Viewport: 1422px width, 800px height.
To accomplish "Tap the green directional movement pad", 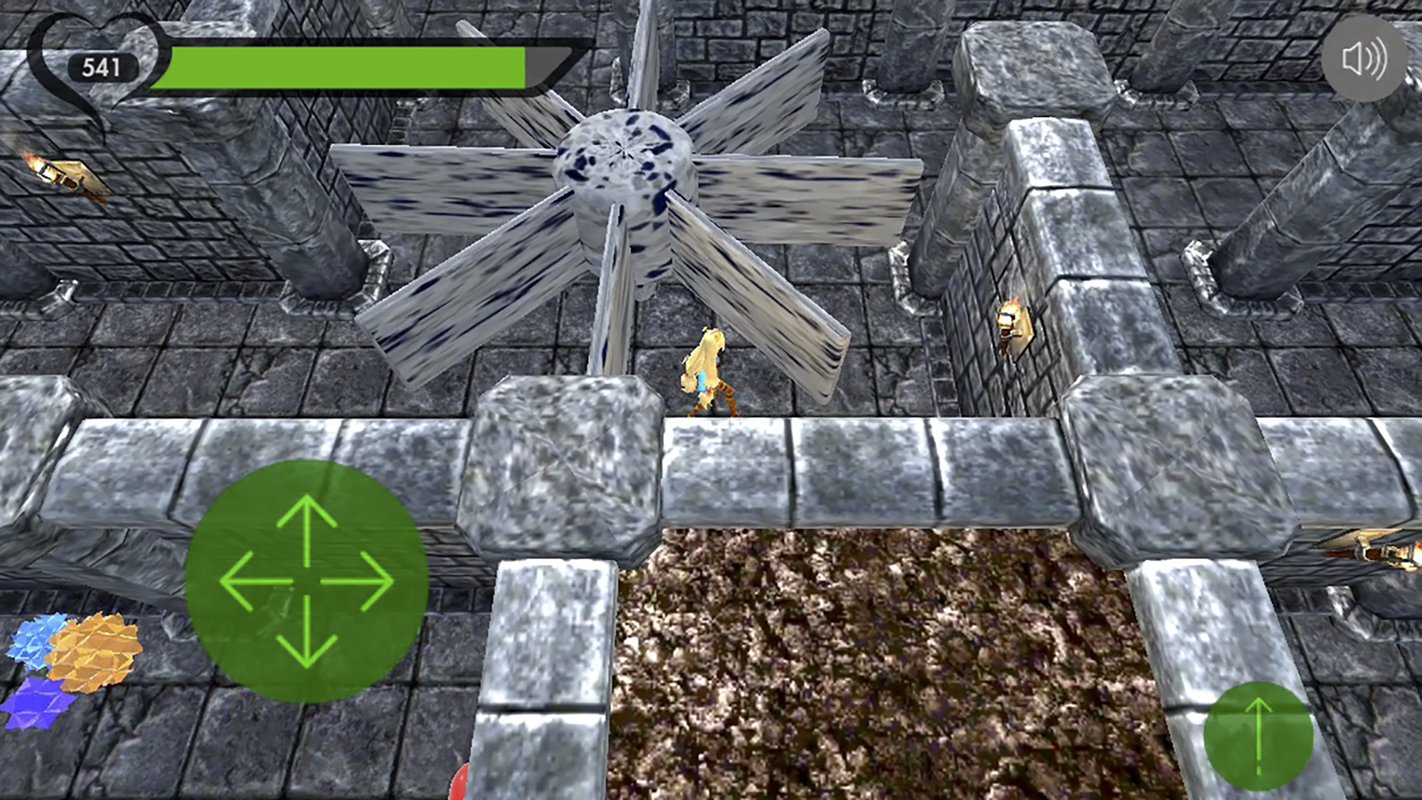I will (306, 581).
